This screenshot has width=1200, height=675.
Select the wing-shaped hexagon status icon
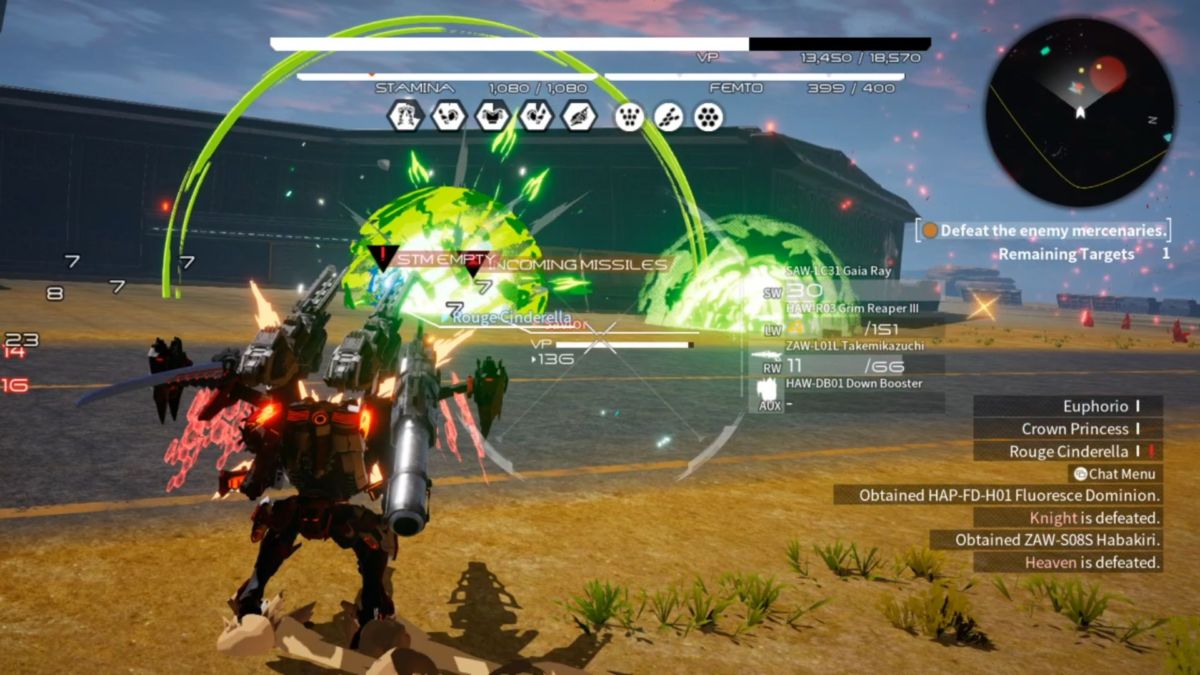pyautogui.click(x=579, y=116)
